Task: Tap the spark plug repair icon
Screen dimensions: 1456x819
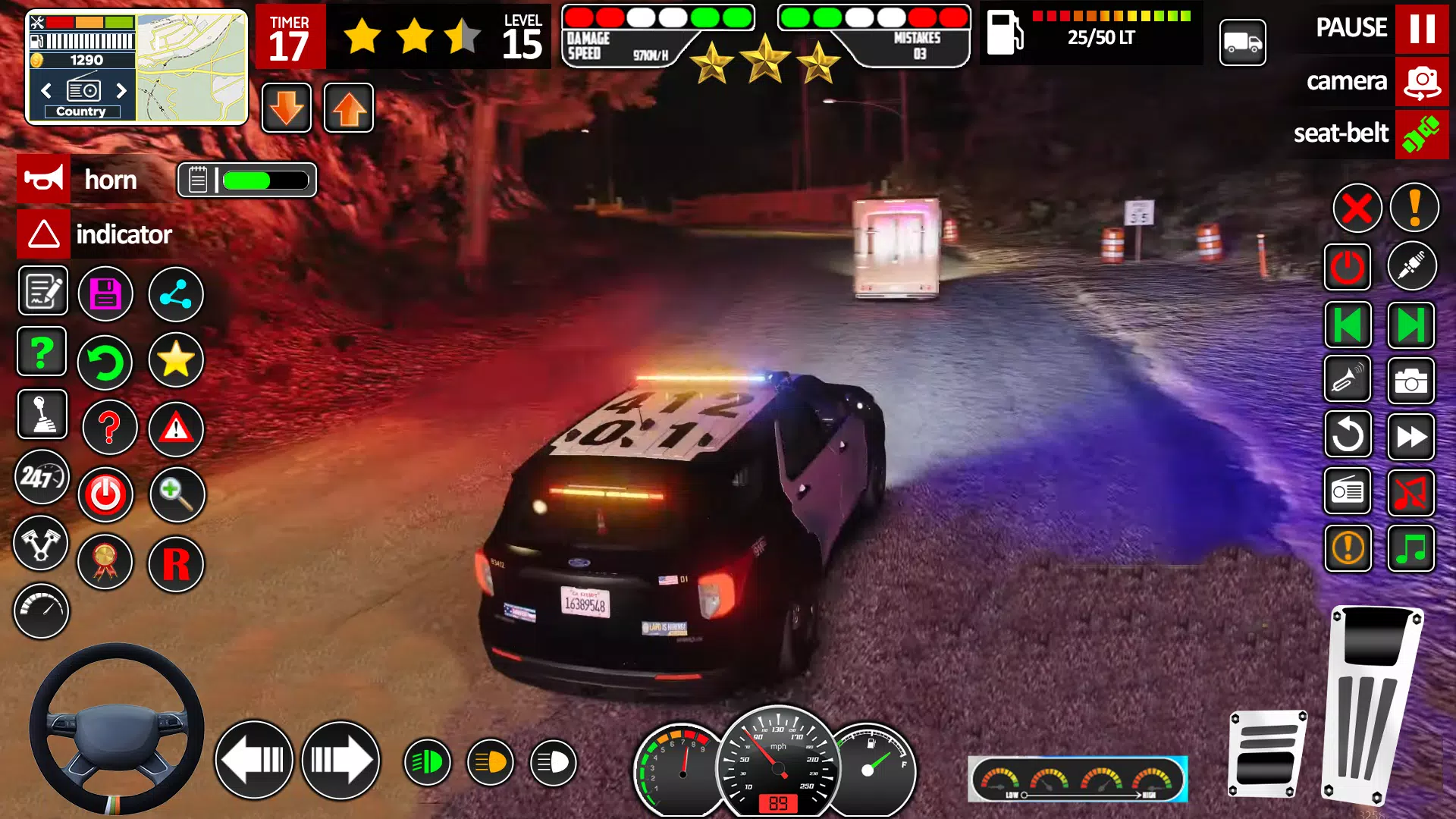Action: [1412, 267]
